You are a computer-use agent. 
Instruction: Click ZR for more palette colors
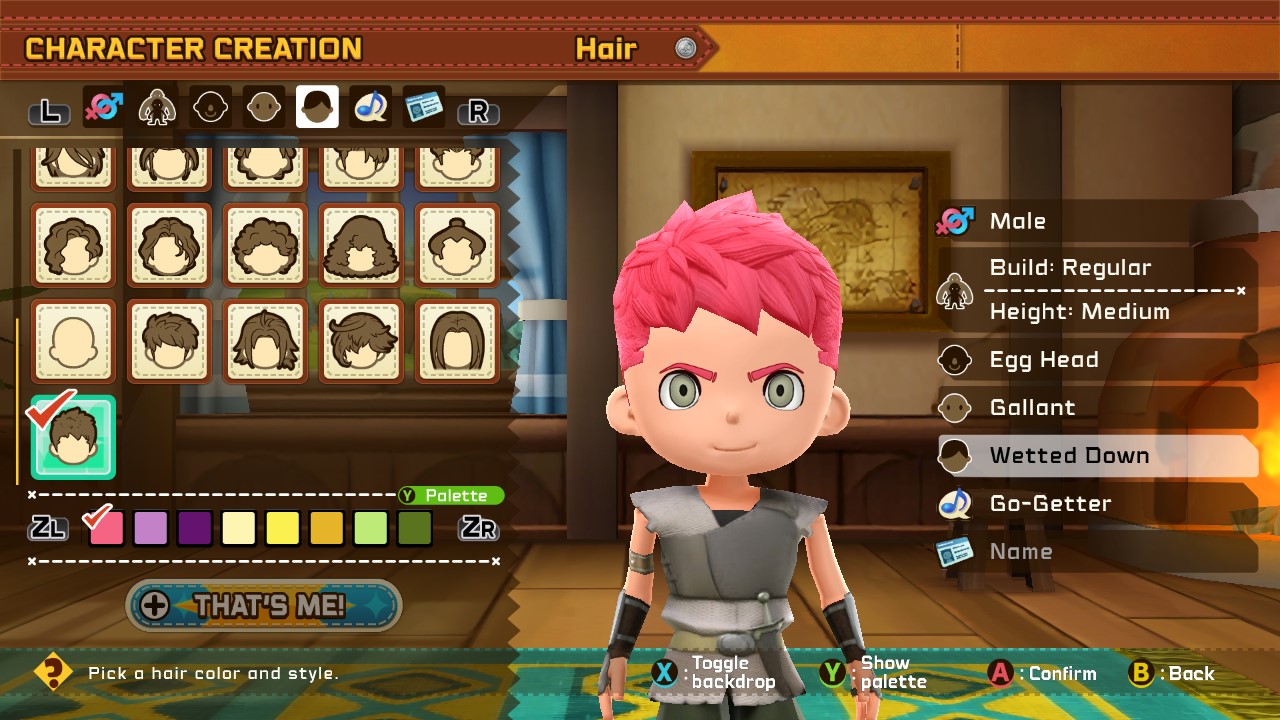(479, 528)
